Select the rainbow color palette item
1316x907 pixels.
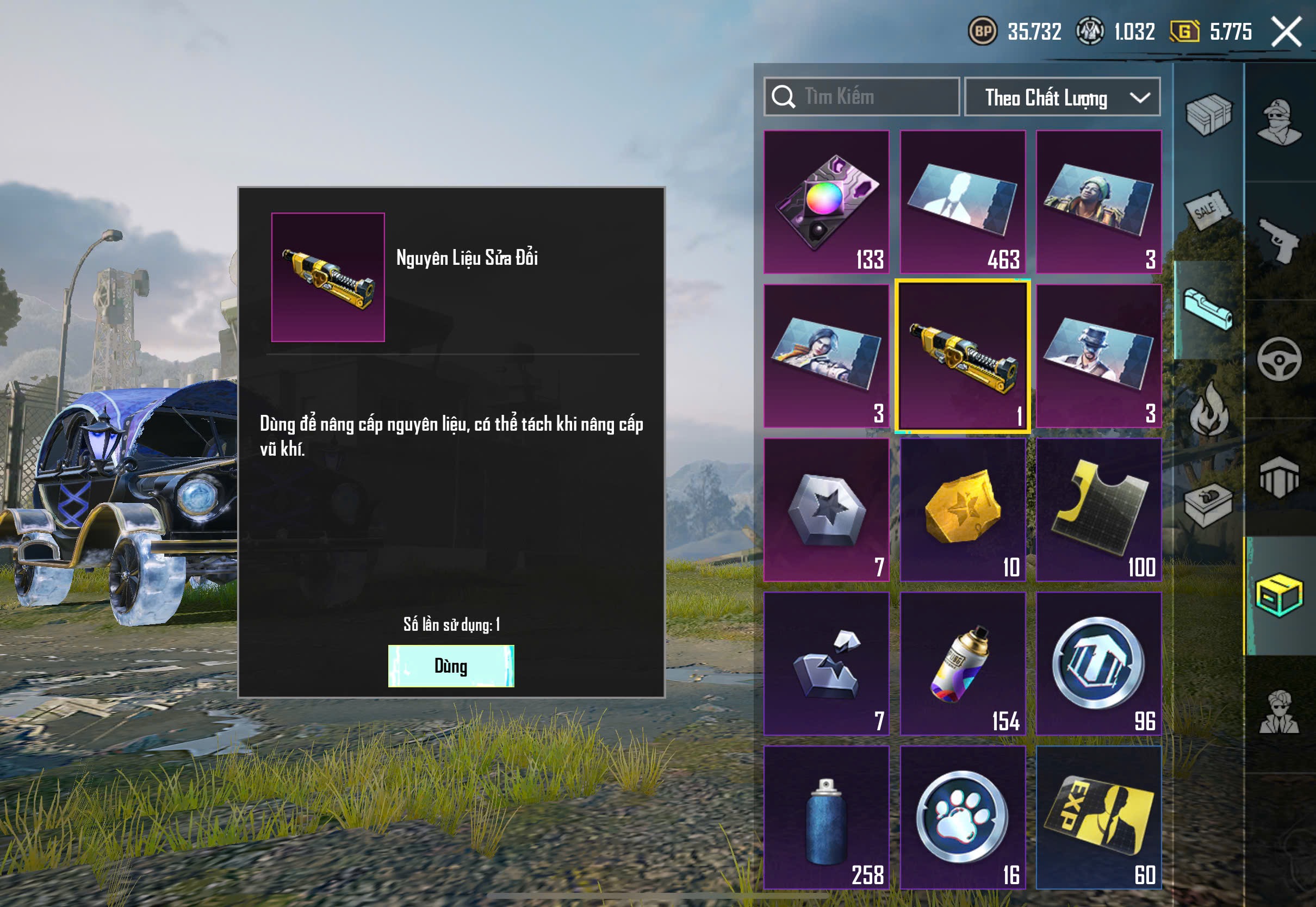pyautogui.click(x=826, y=202)
